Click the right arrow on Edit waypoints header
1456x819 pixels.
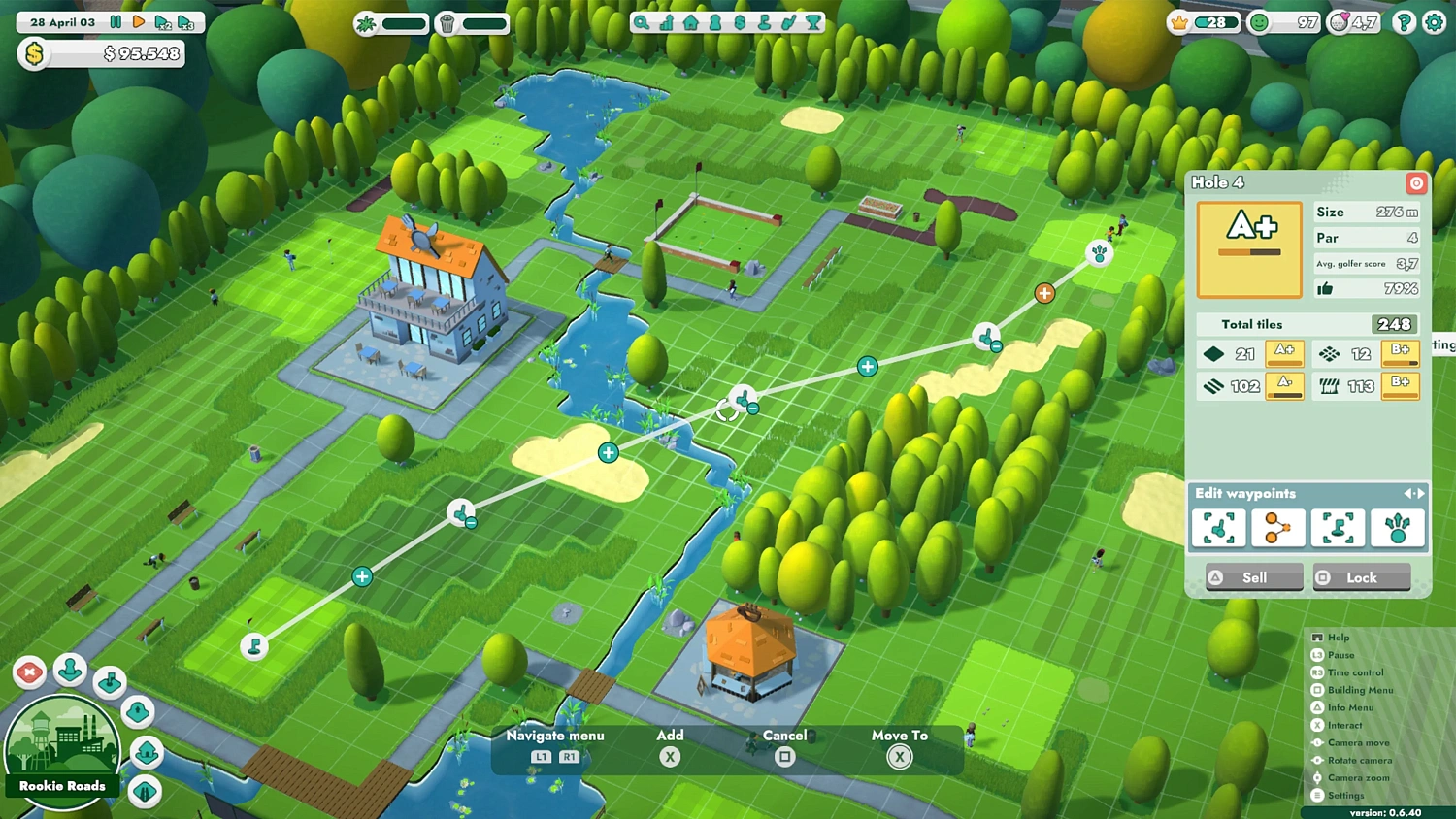(x=1420, y=494)
